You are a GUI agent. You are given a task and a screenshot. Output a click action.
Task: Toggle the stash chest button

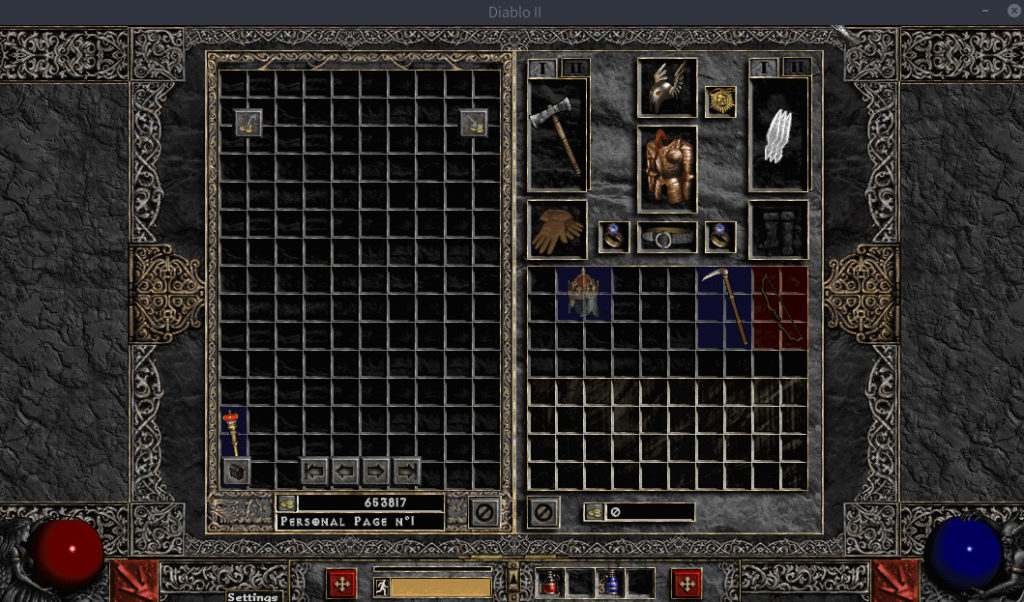point(236,471)
